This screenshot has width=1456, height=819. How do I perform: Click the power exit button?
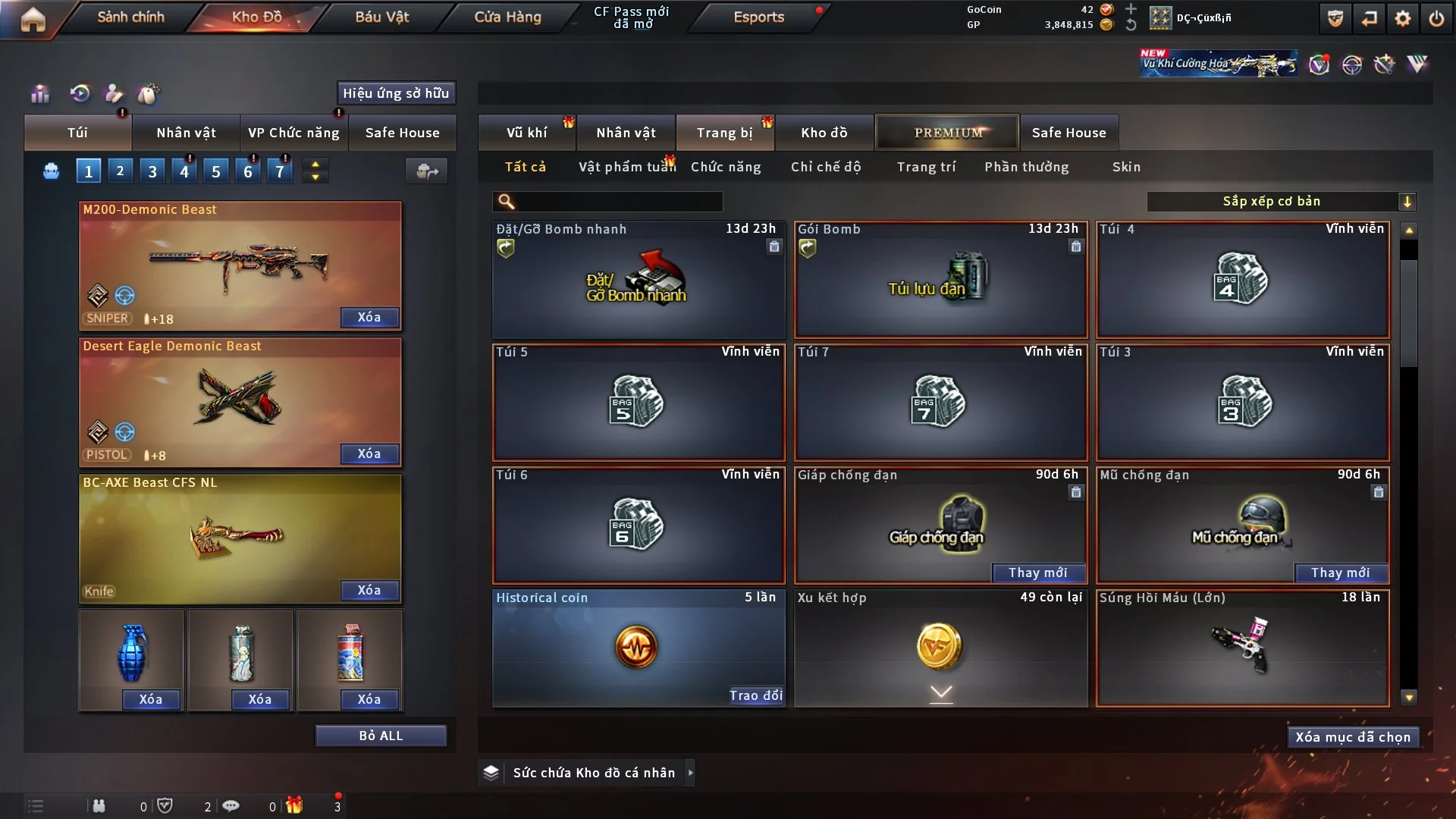(x=1436, y=18)
